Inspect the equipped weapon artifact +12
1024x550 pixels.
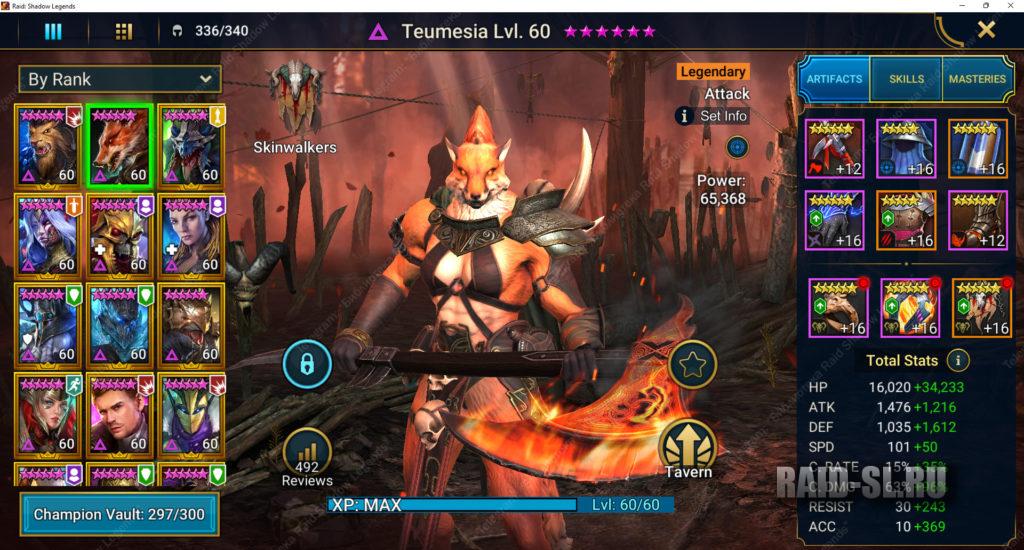835,148
